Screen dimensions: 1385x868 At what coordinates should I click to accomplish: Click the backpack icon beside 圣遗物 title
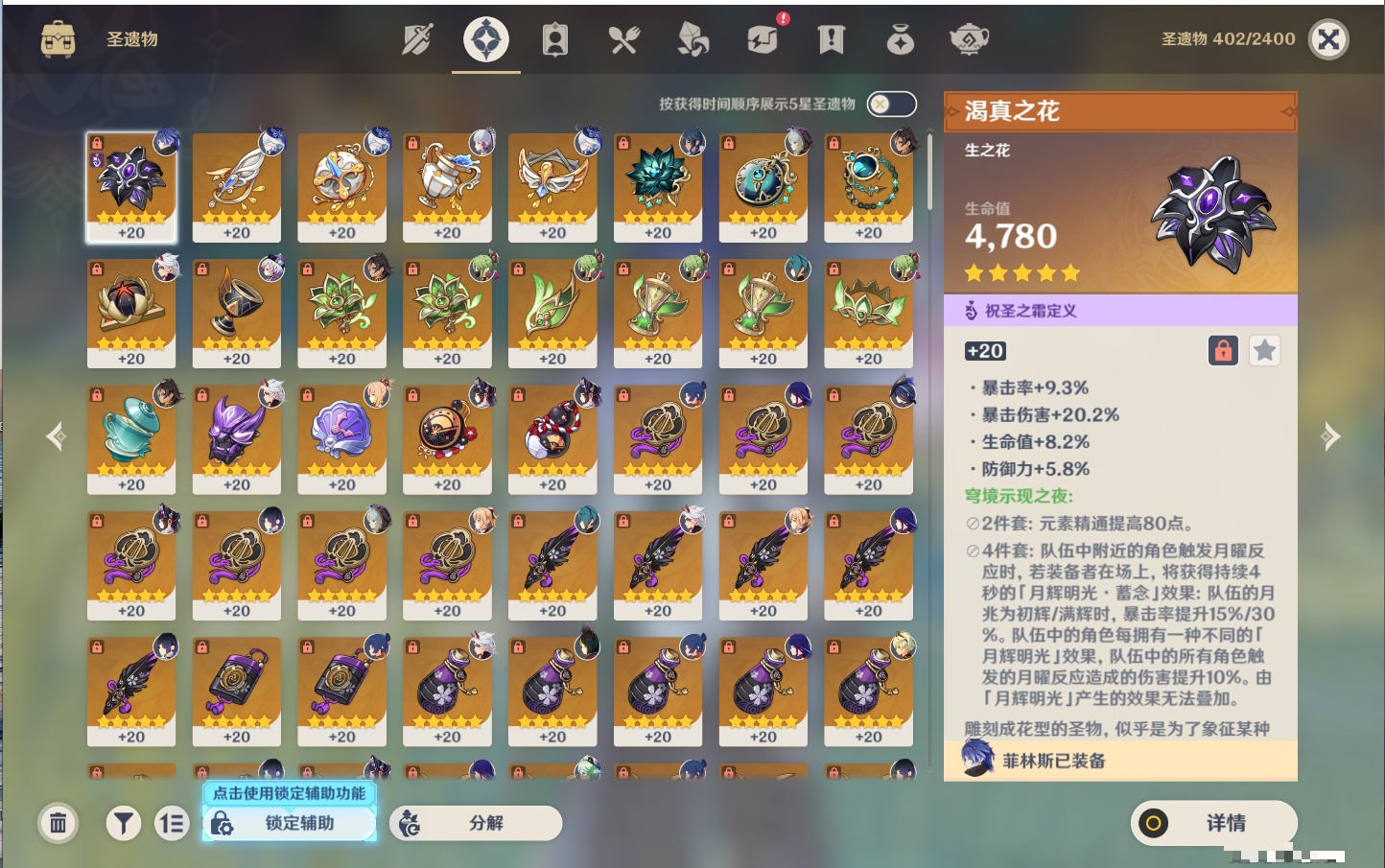point(59,39)
